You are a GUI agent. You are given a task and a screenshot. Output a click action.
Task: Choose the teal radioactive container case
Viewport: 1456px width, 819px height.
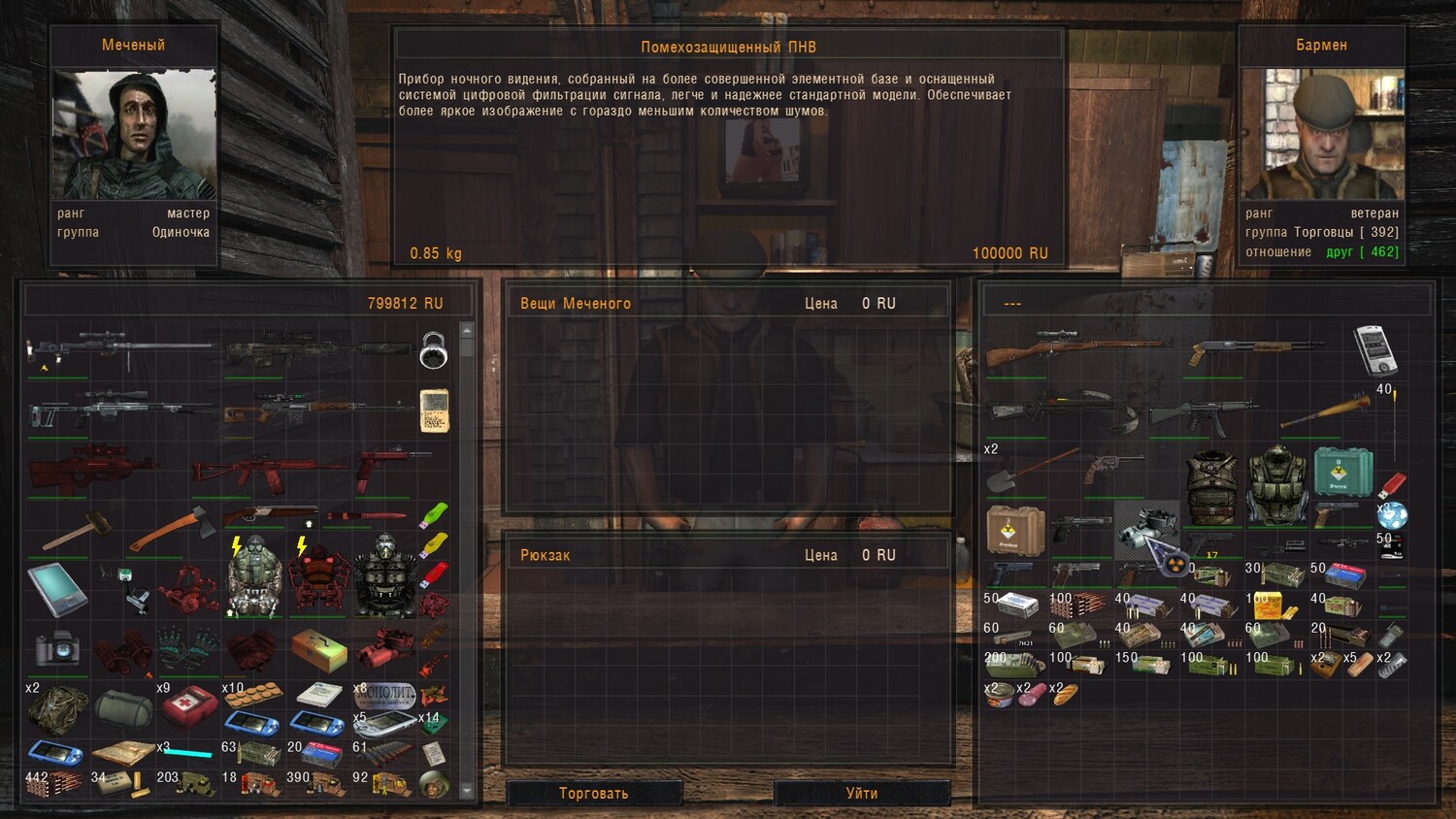[1342, 471]
